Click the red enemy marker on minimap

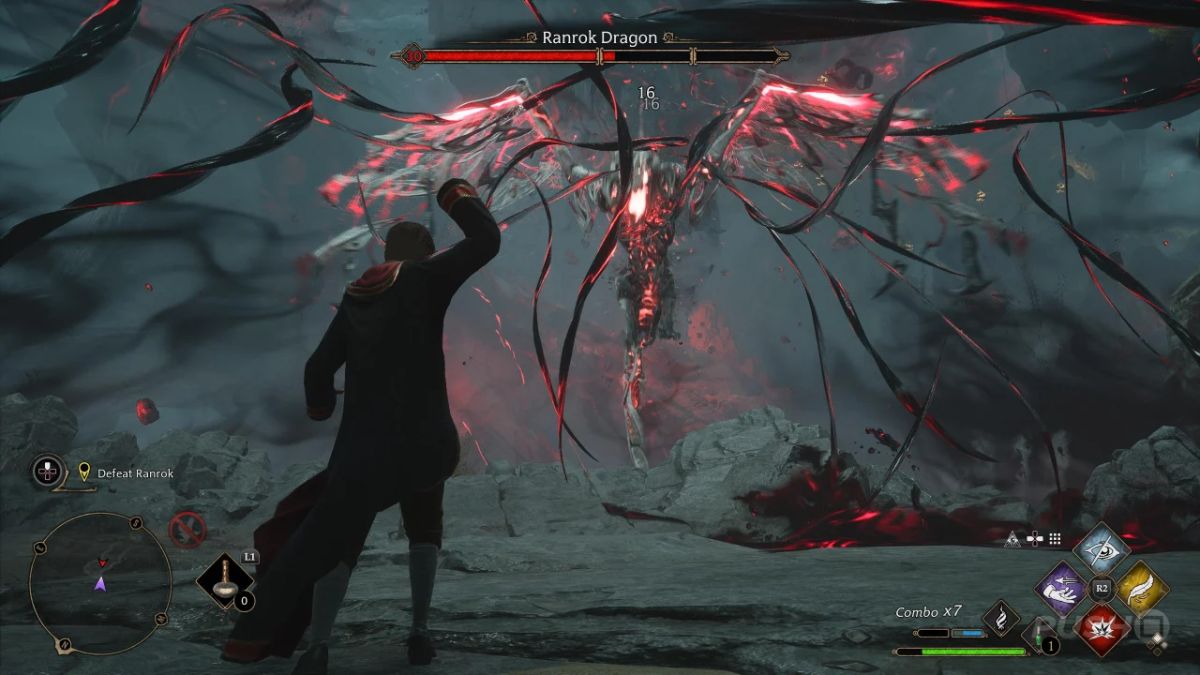[x=100, y=564]
